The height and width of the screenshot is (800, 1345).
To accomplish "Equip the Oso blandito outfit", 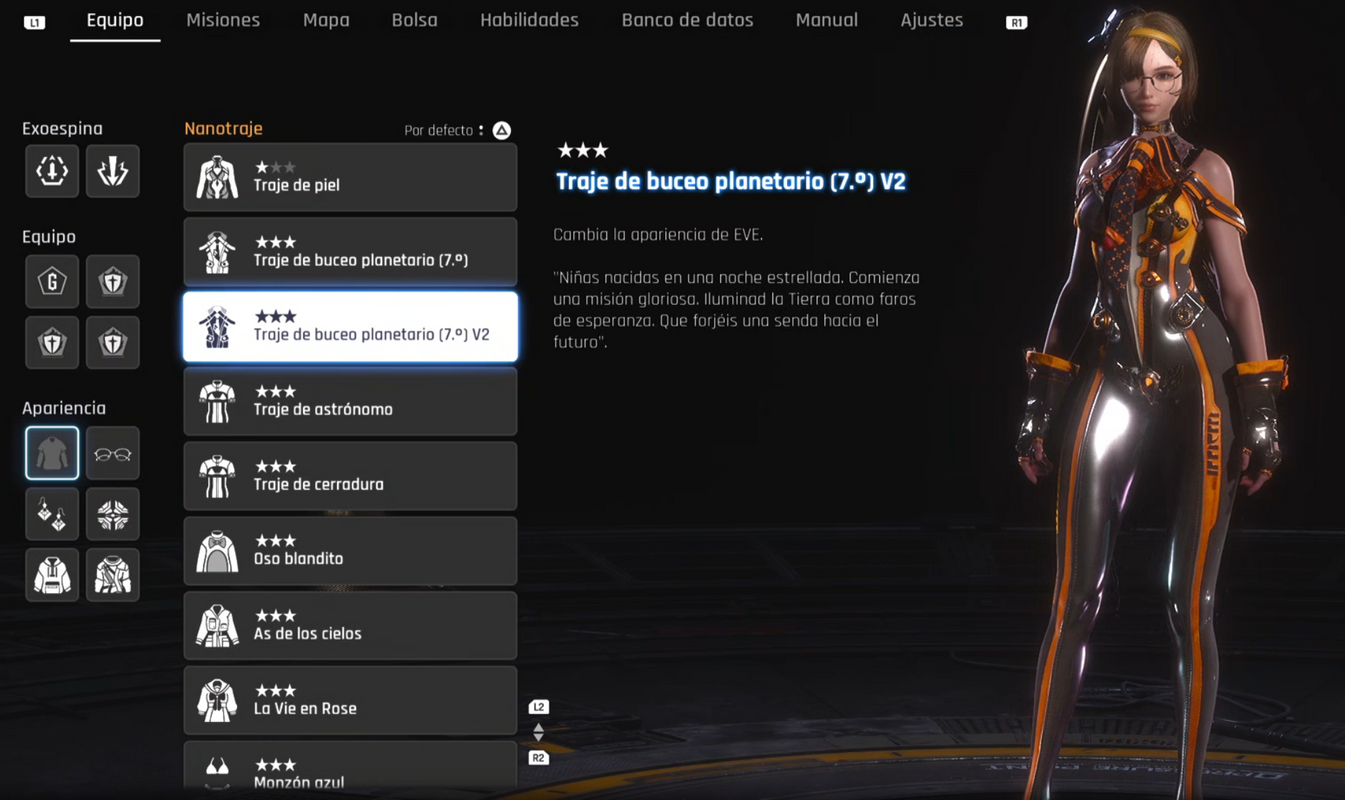I will [x=350, y=550].
